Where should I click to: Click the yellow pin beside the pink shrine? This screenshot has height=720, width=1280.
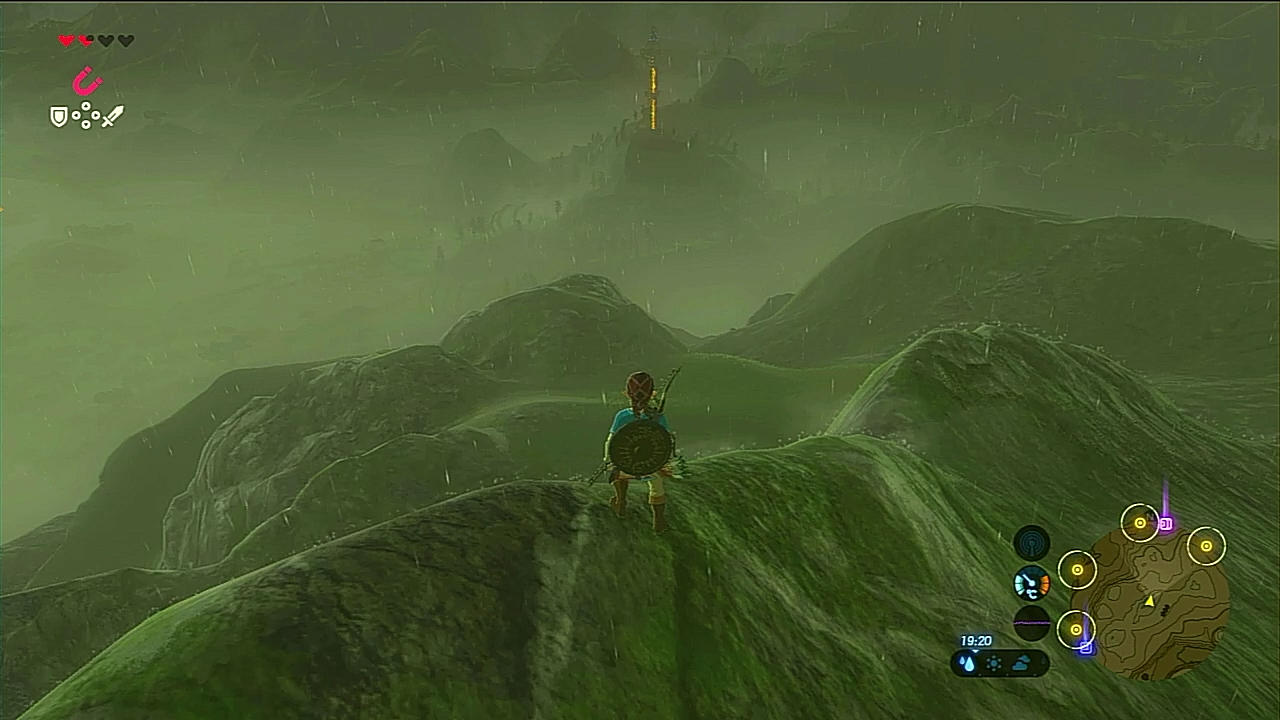pyautogui.click(x=1140, y=523)
